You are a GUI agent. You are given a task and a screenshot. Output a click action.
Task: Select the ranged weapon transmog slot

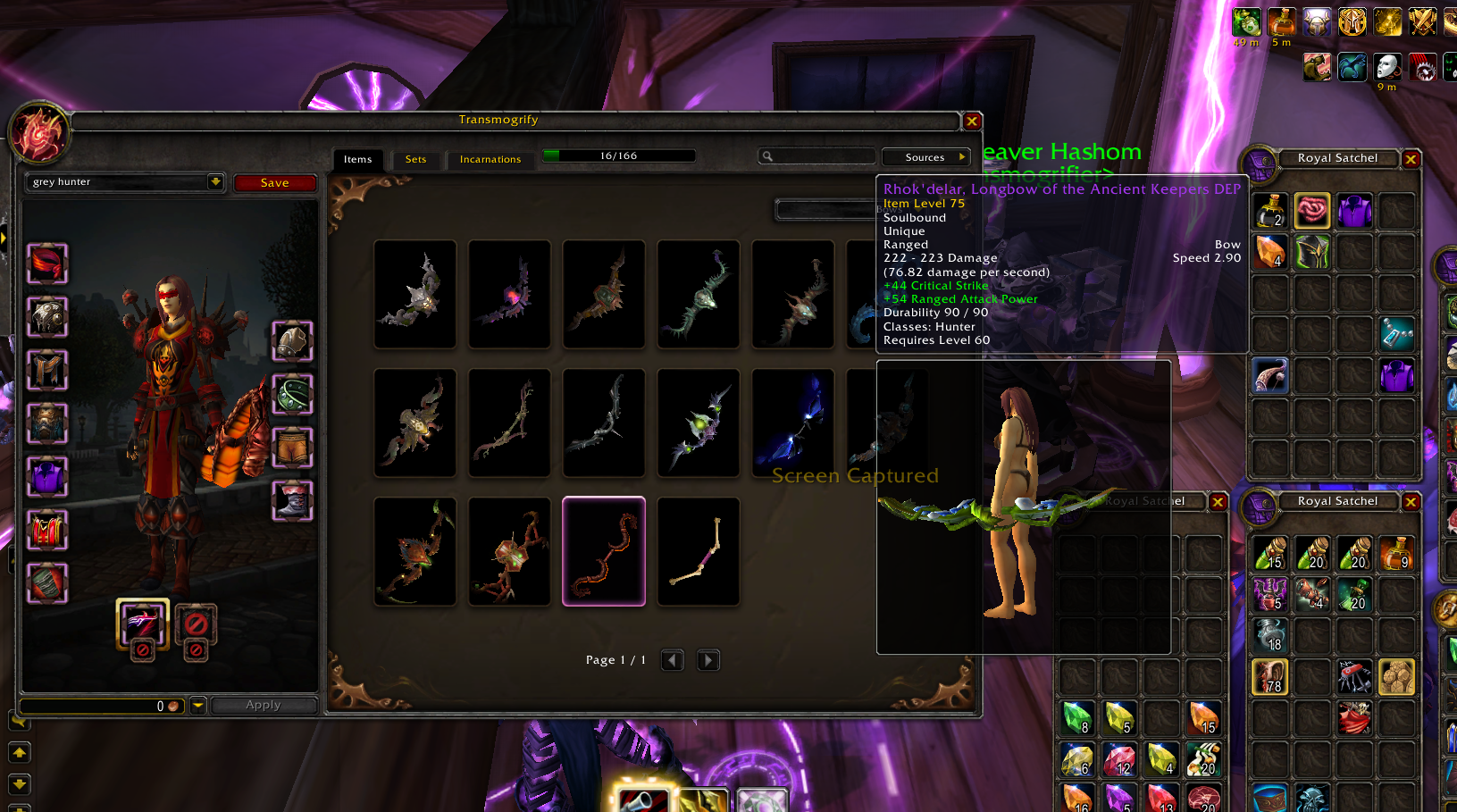tap(142, 622)
